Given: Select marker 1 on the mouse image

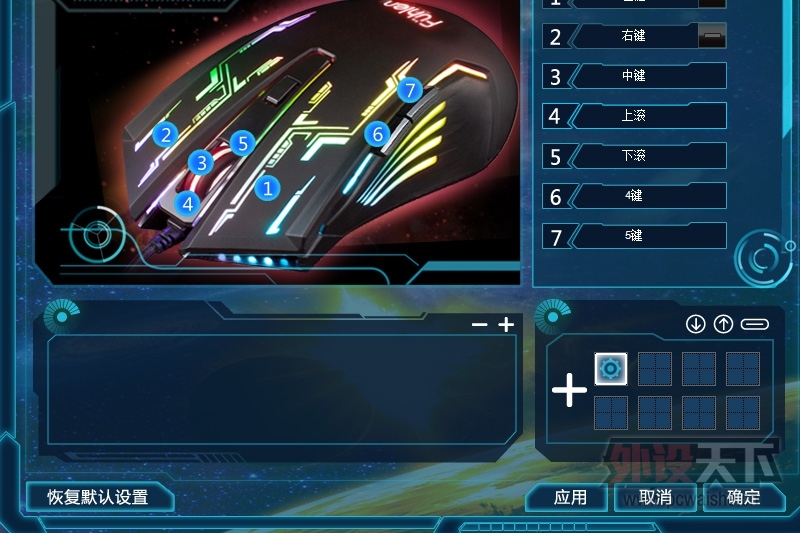Looking at the screenshot, I should pos(267,186).
